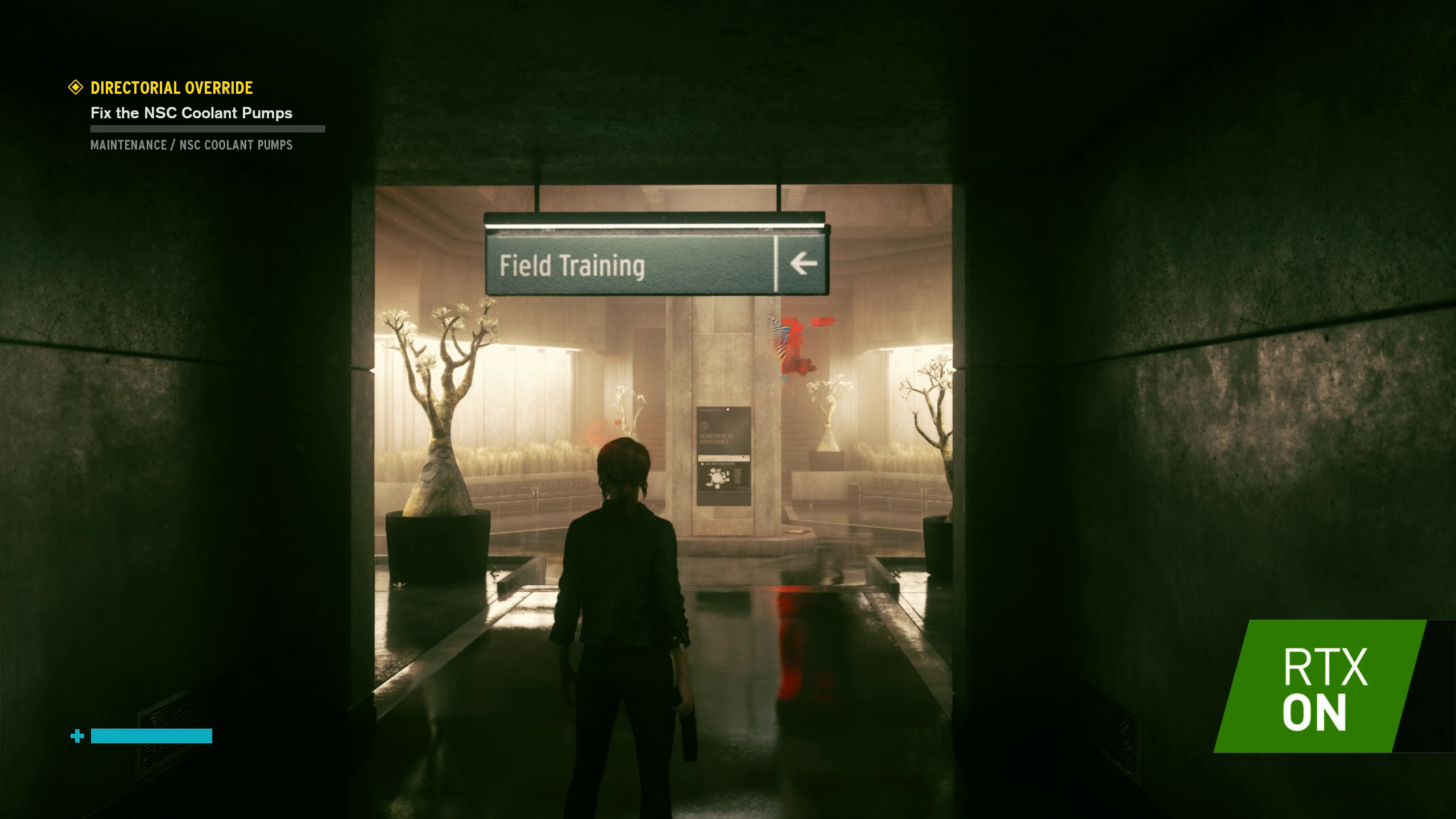Click the objective progress bar under the mission title
Screen dimensions: 1456x819
208,129
